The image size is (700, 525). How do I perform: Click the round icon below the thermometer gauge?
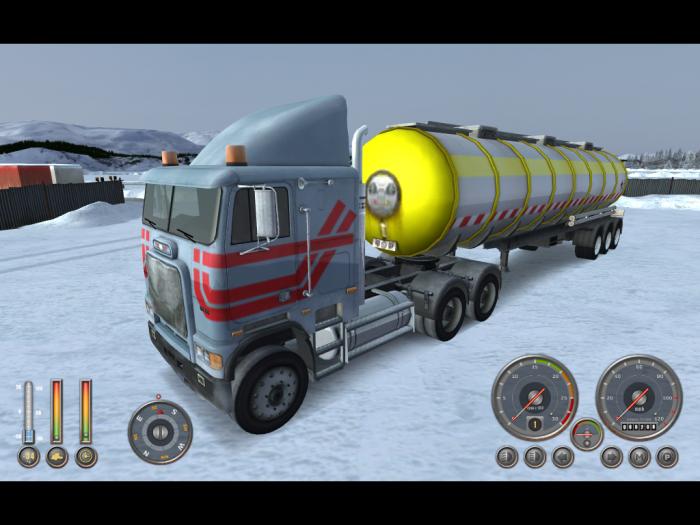pos(29,457)
